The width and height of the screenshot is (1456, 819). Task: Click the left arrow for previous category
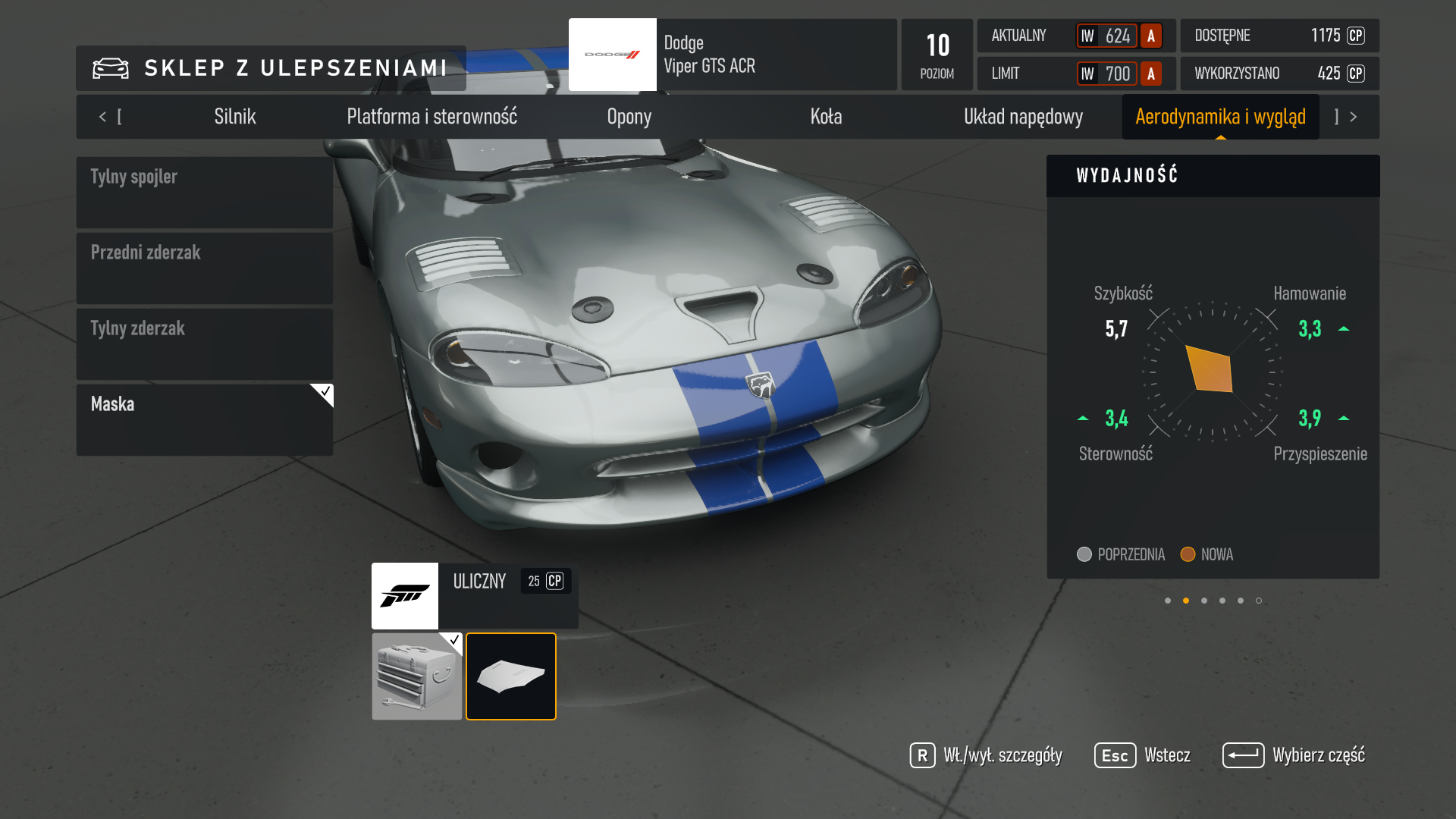(x=103, y=117)
